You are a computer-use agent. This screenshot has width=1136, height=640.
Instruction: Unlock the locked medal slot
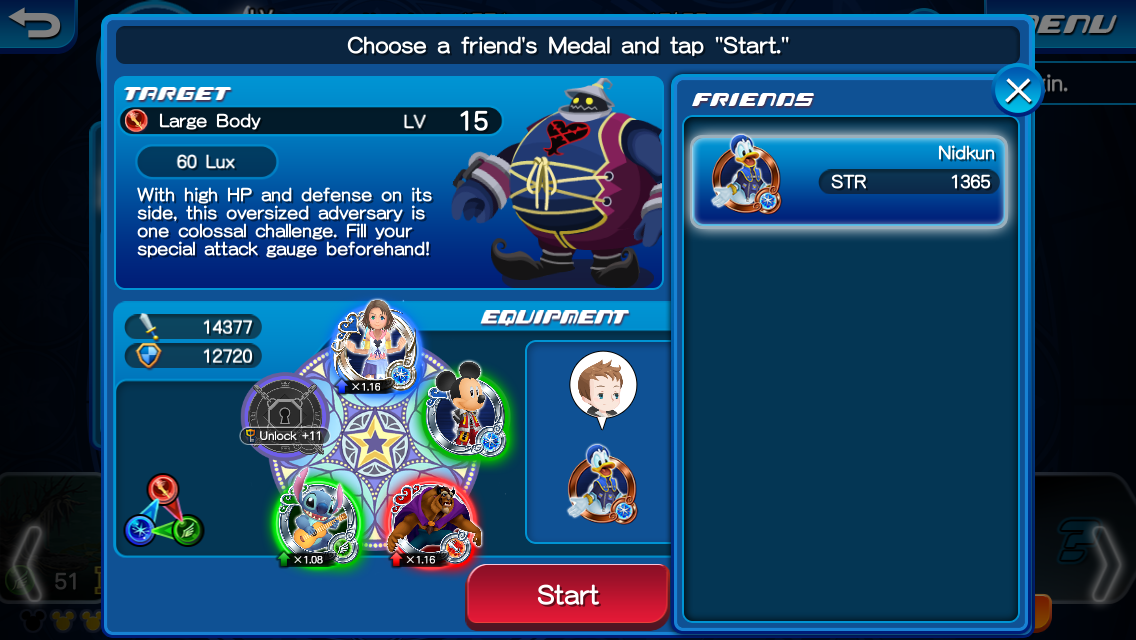coord(286,412)
